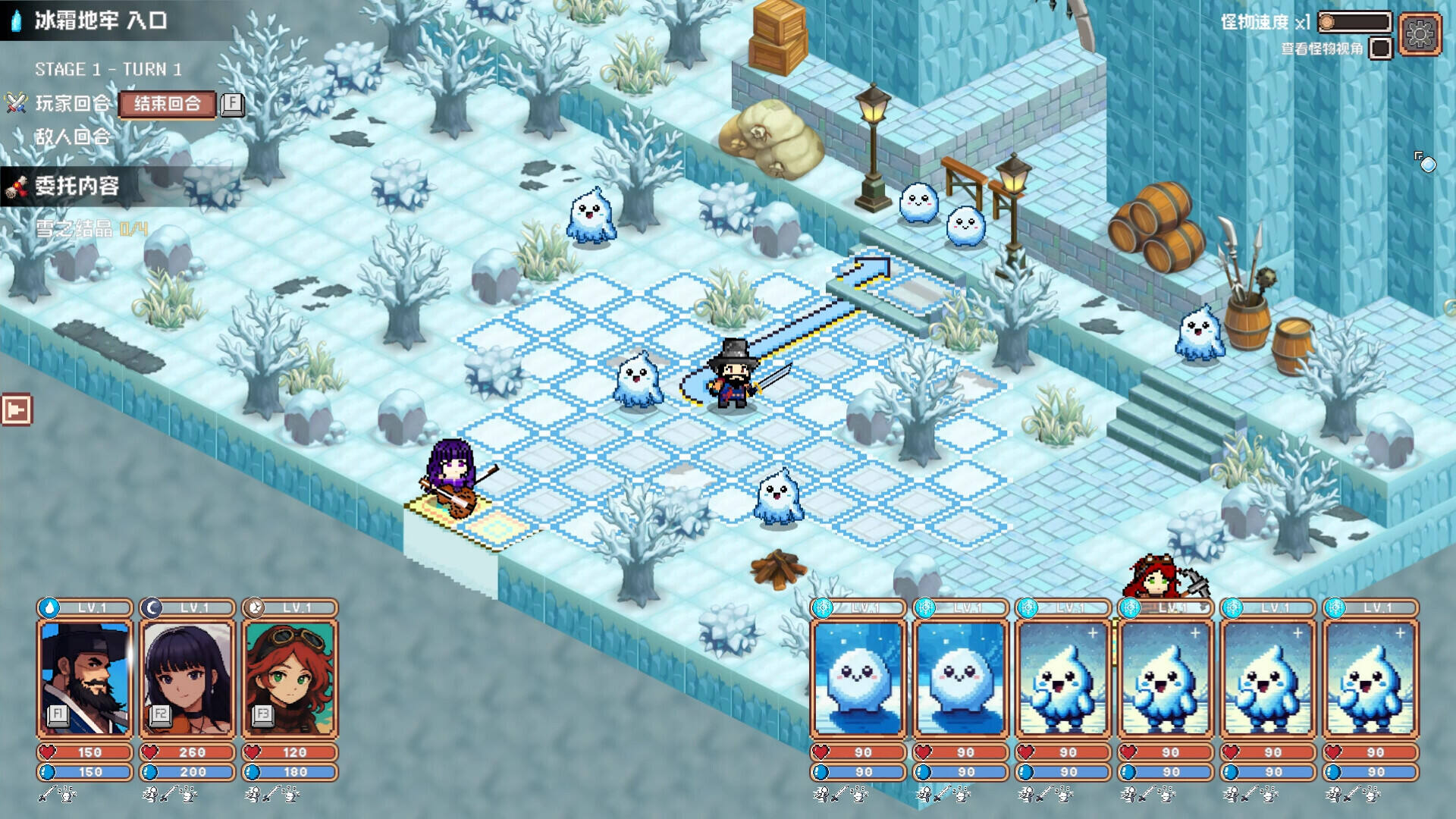
Task: Toggle the 查看怪物视角 checkbox
Action: pyautogui.click(x=1381, y=49)
